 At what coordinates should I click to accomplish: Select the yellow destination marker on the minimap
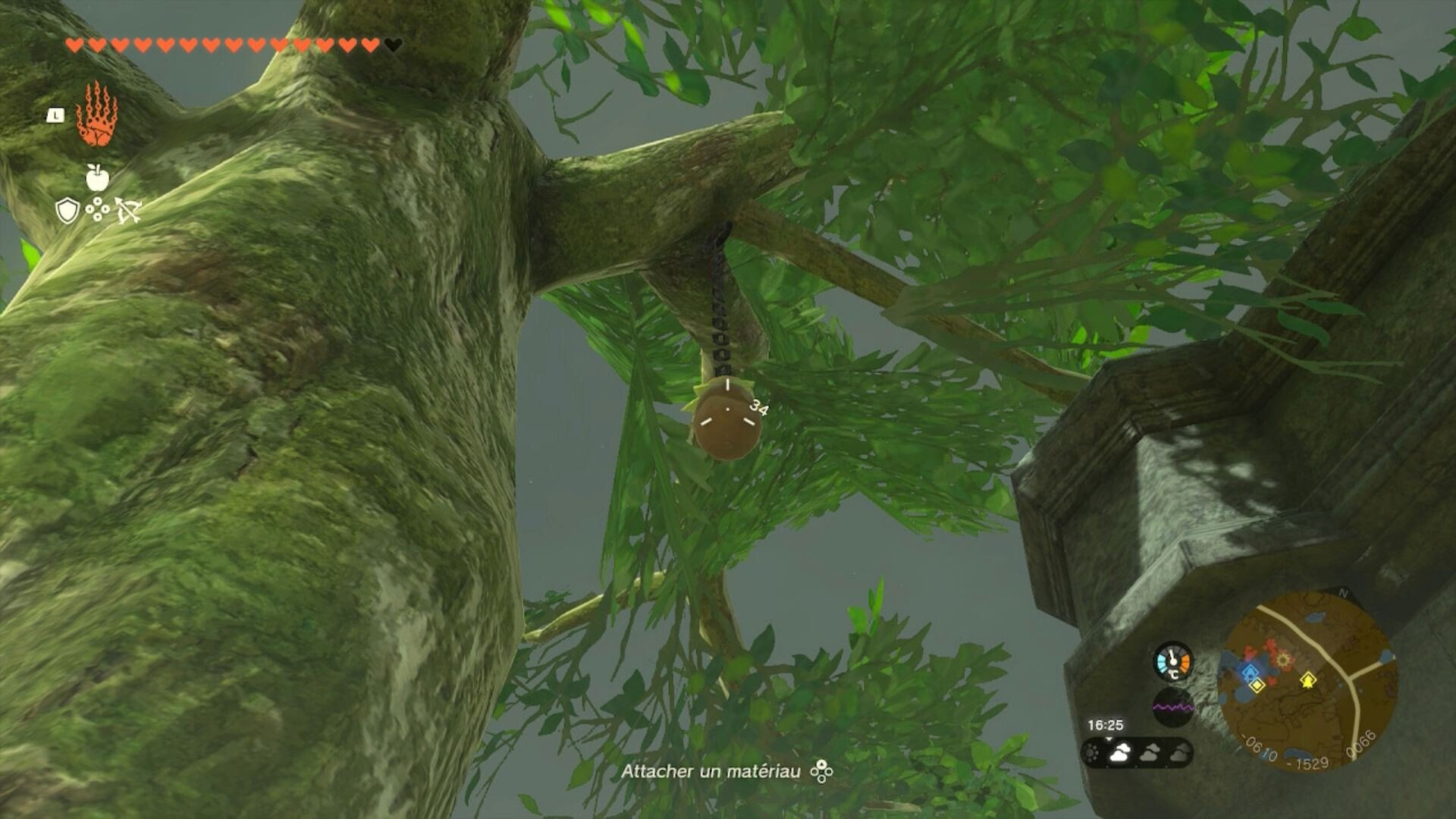(x=1308, y=679)
